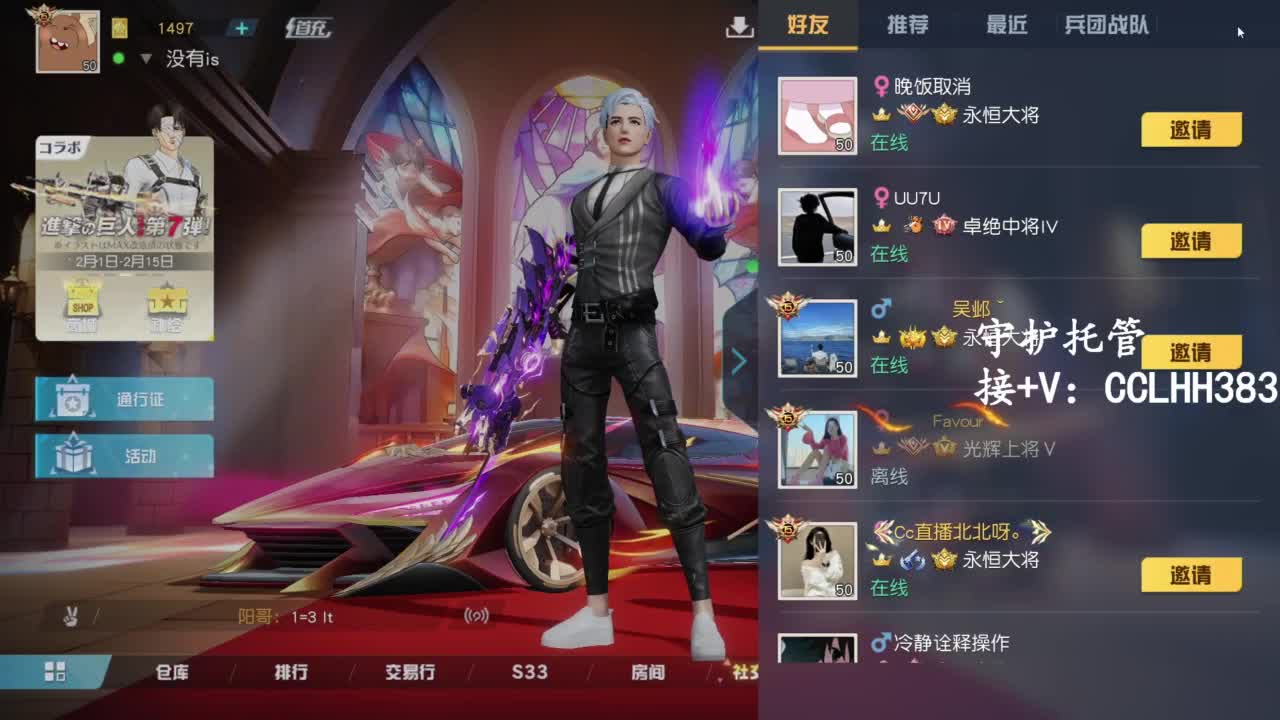The width and height of the screenshot is (1280, 720).
Task: Open the 通行证 panel on the left
Action: (x=123, y=397)
